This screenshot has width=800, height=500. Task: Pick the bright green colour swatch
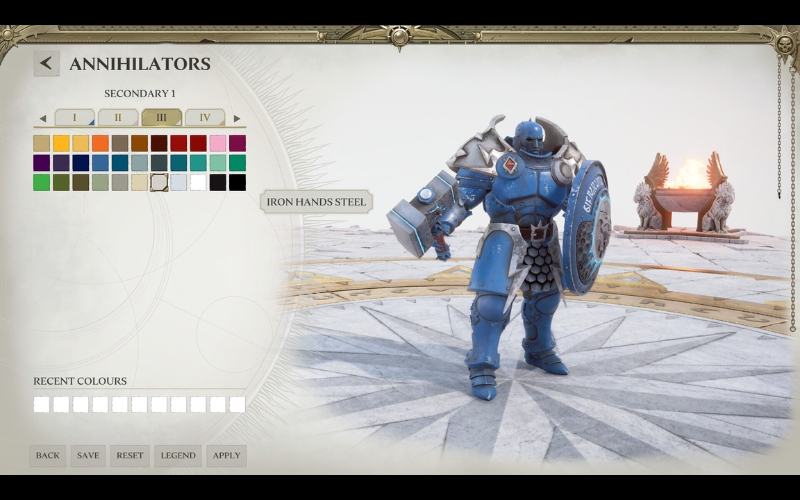(x=41, y=183)
